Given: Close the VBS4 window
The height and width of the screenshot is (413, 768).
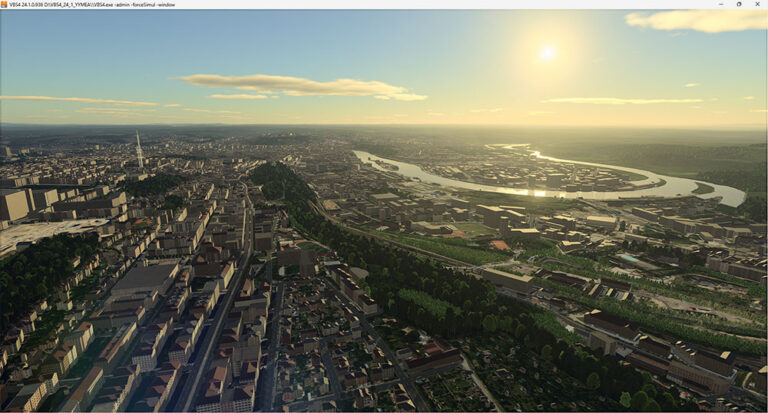Looking at the screenshot, I should tap(756, 4).
